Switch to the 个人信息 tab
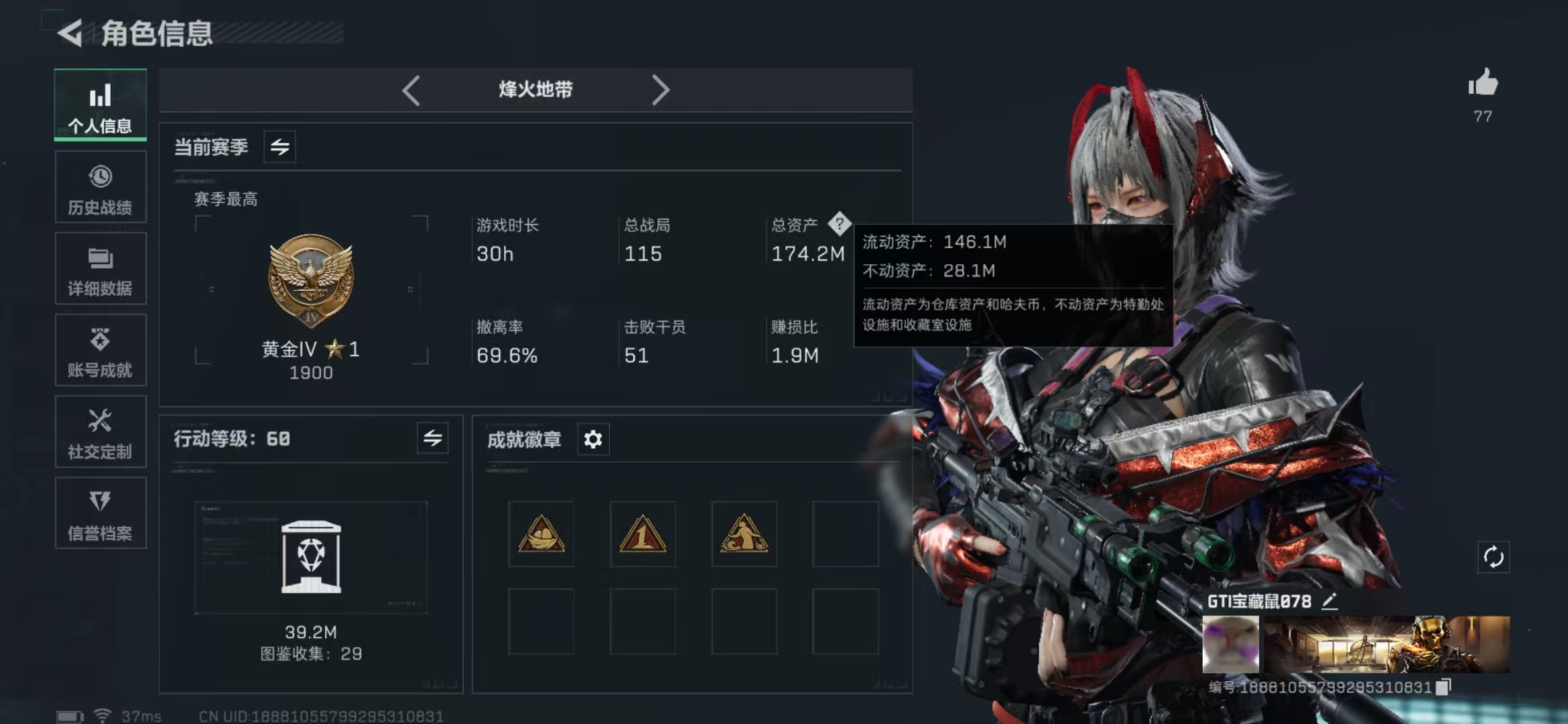 [x=101, y=105]
